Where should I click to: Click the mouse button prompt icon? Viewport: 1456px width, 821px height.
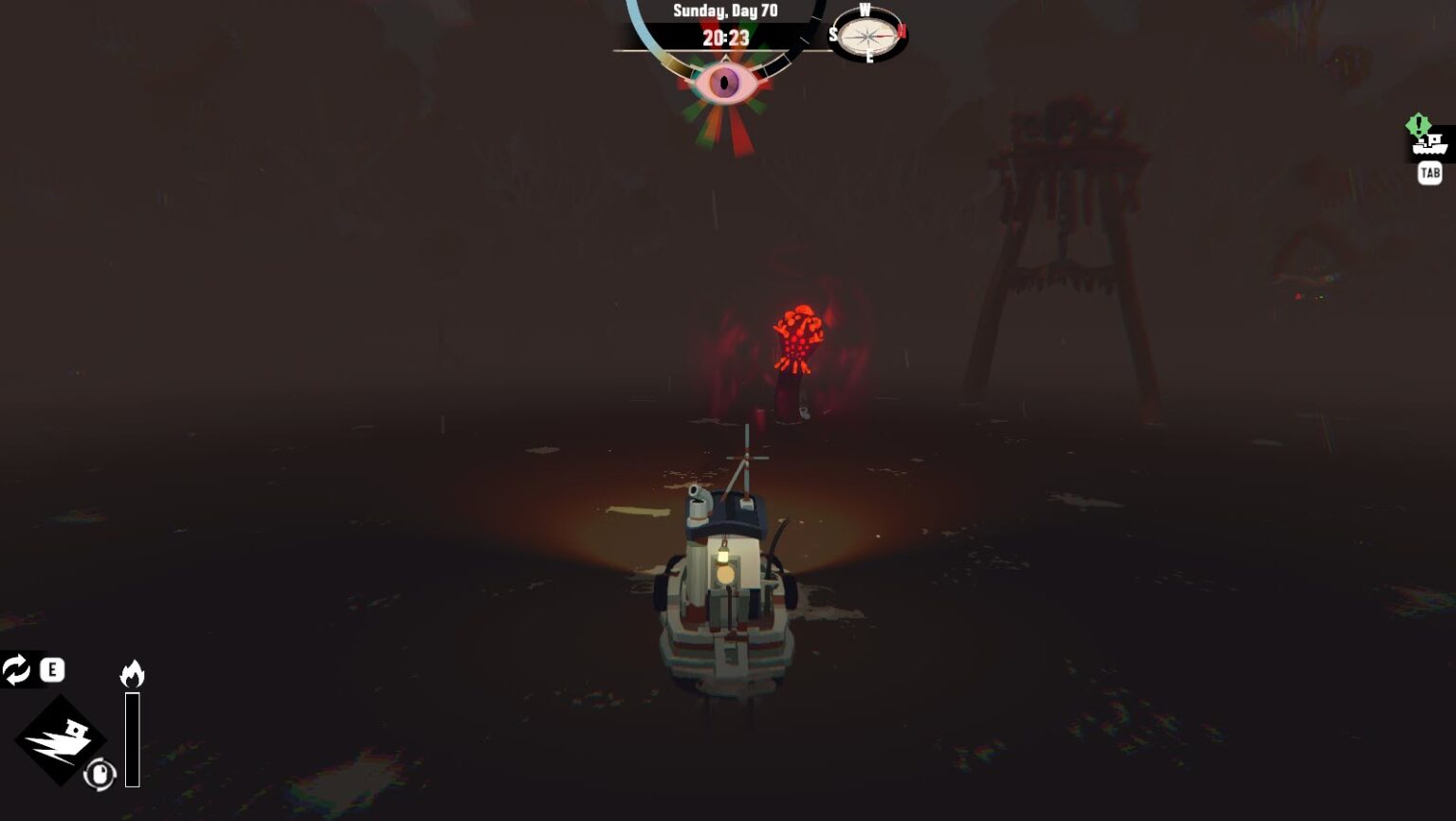coord(100,773)
